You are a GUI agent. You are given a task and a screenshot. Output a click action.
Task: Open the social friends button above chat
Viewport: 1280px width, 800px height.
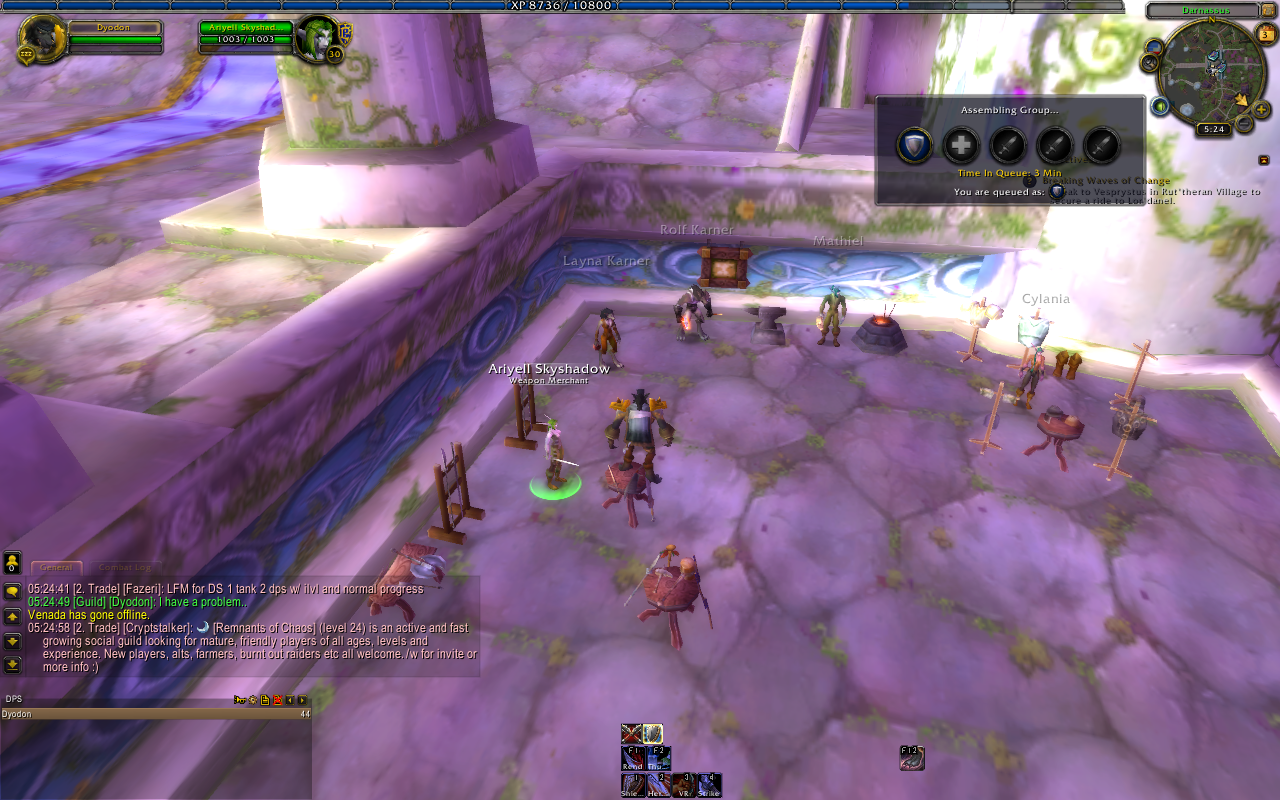12,563
